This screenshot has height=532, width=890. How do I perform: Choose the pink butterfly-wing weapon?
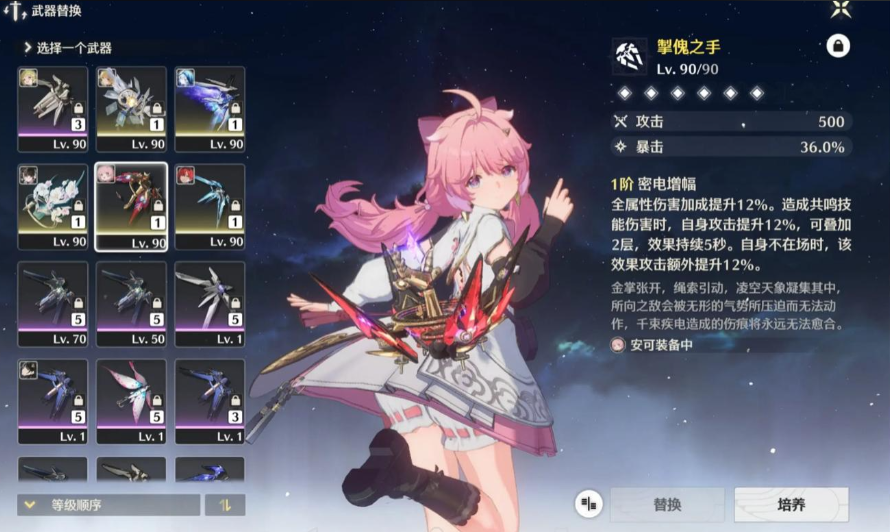(x=131, y=402)
